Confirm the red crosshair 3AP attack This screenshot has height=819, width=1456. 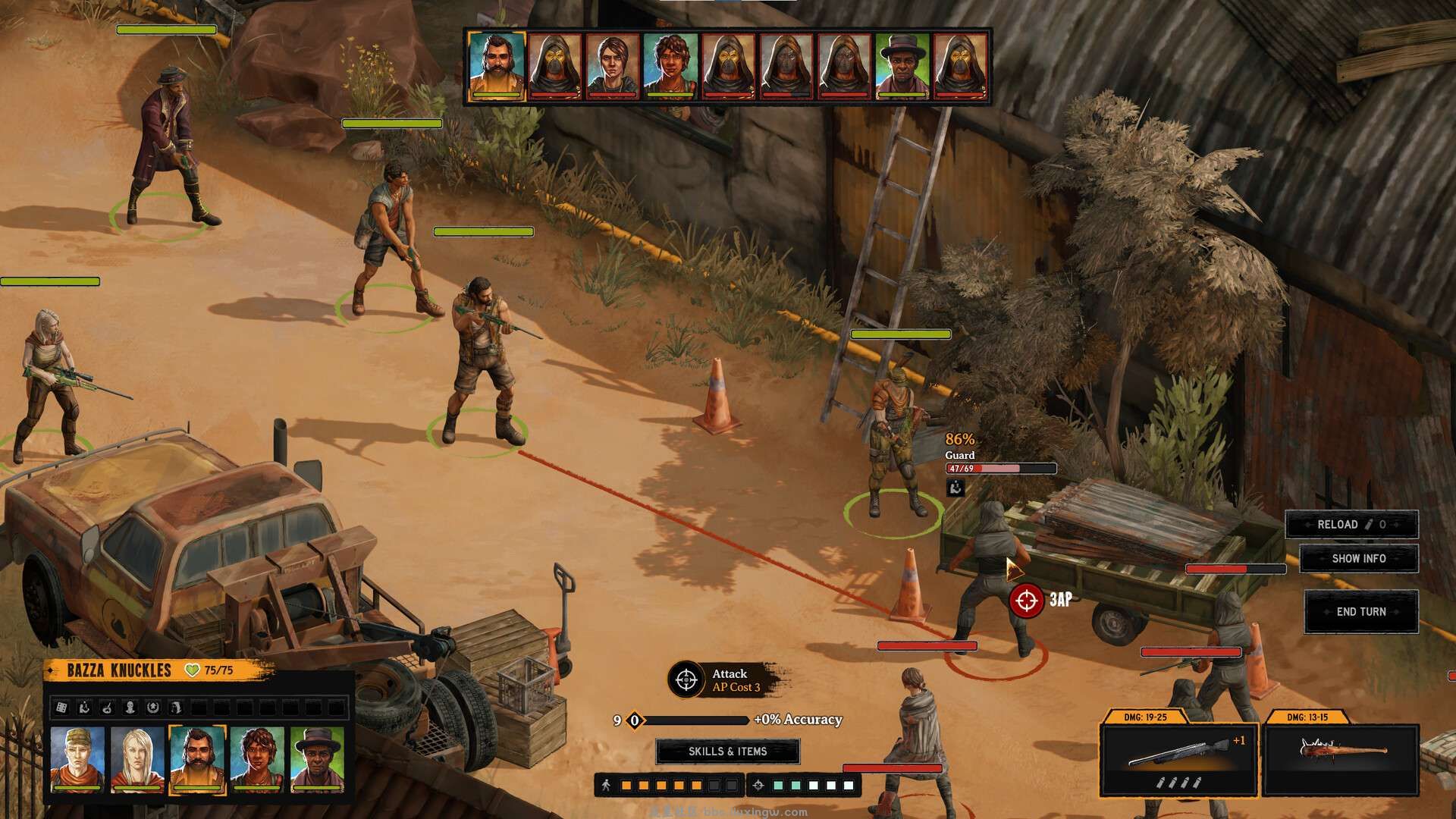(x=1026, y=601)
